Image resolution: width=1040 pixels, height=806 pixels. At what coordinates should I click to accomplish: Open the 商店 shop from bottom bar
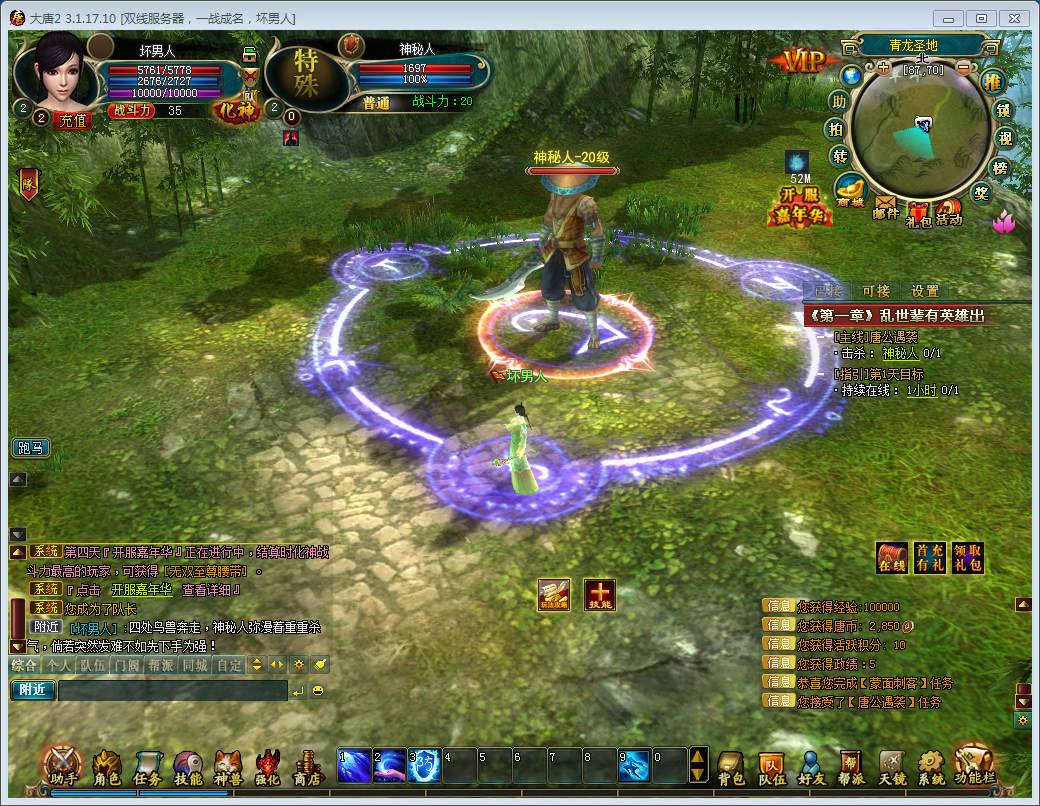(306, 767)
